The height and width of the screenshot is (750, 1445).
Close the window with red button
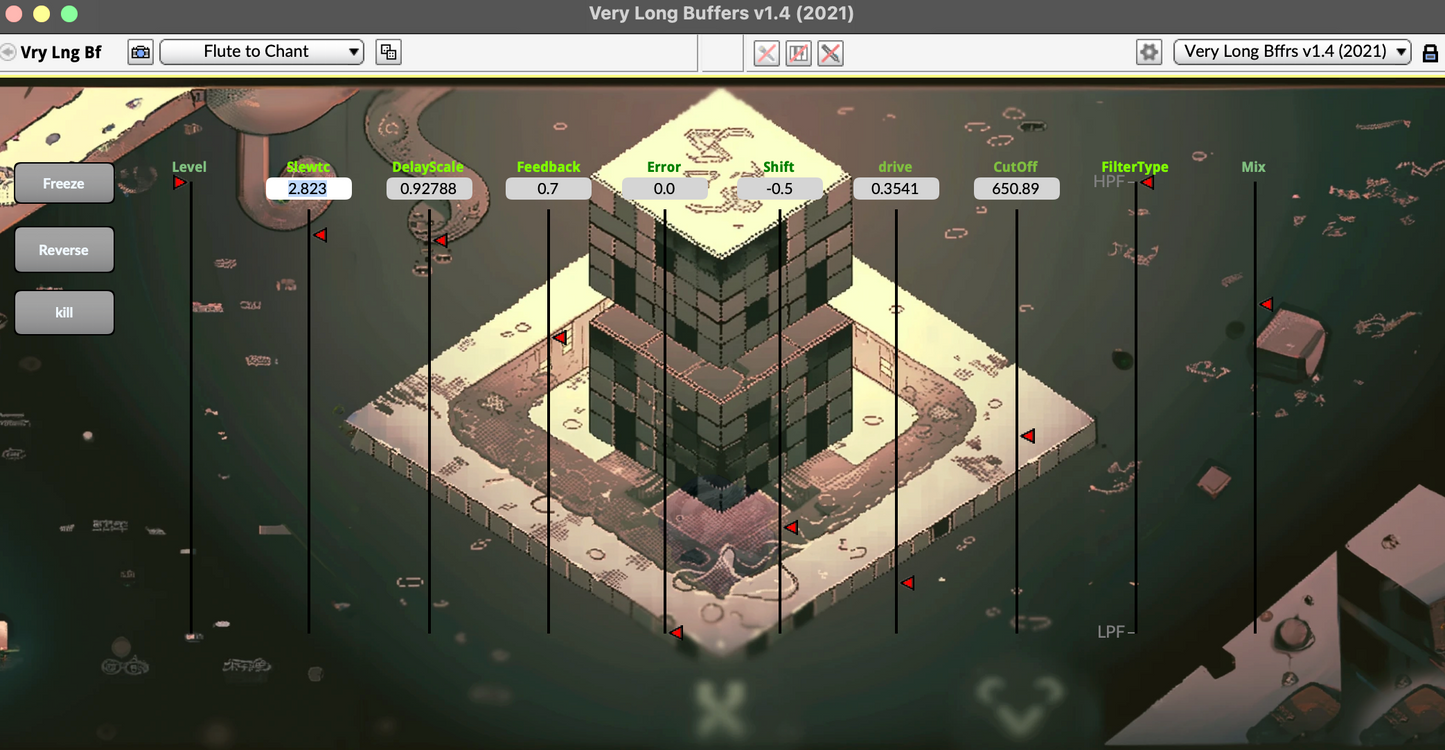13,14
